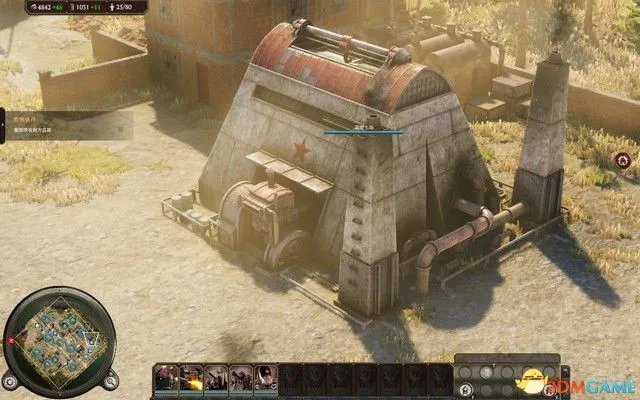Select the third unit portrait in the bar
Screen dimensions: 640x400
tap(215, 378)
